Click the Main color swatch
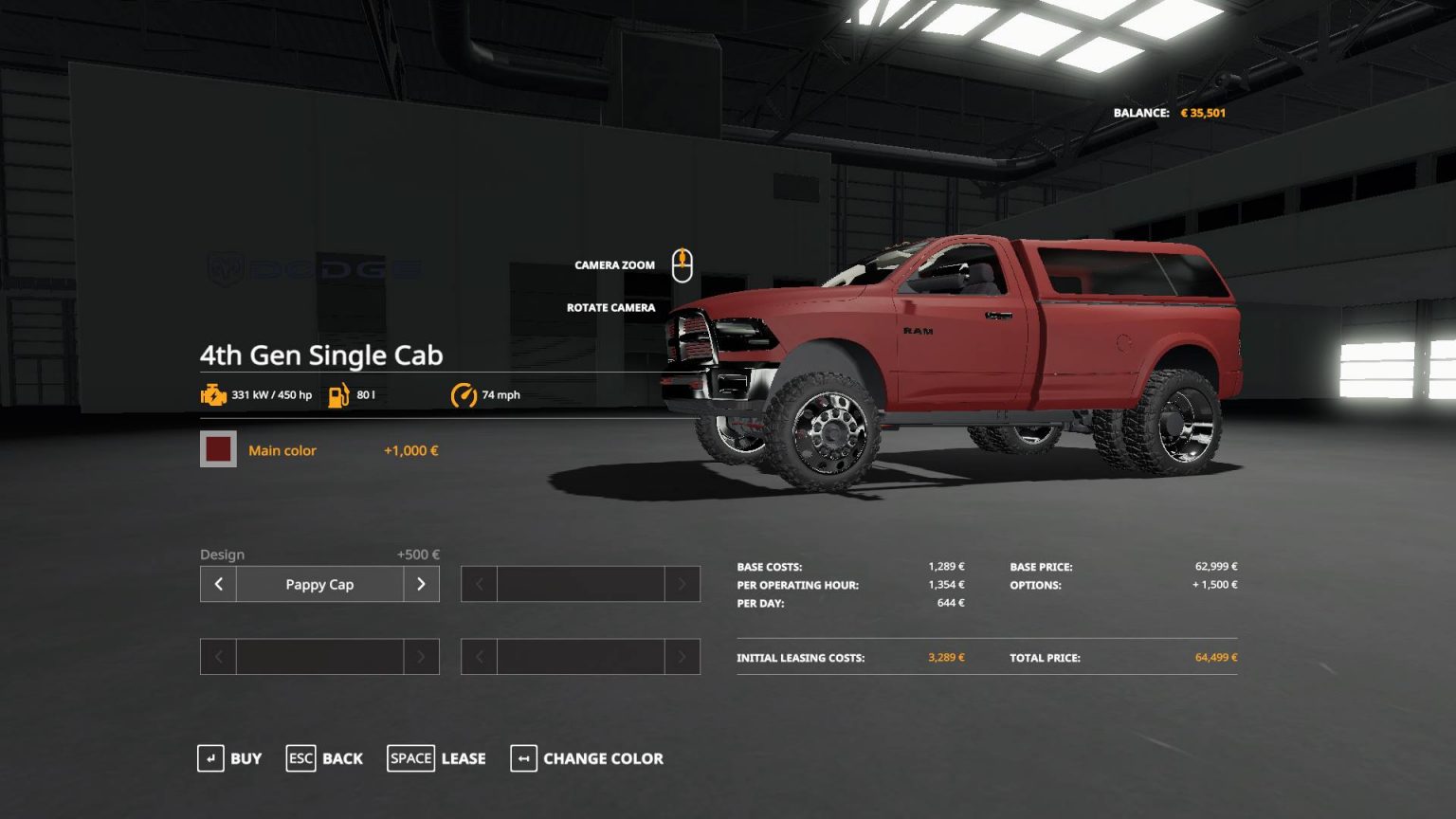This screenshot has height=819, width=1456. [218, 449]
